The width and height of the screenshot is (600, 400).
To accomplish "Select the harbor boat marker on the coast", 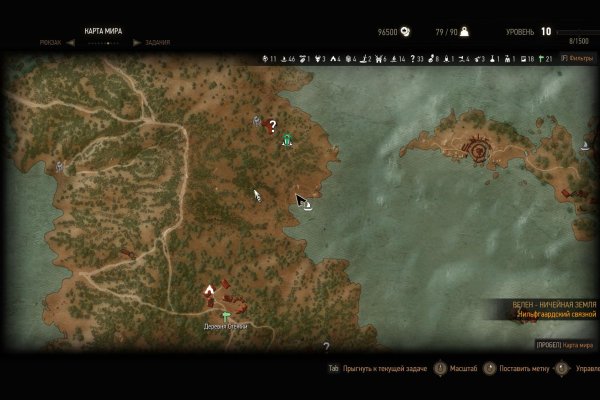I will (309, 206).
